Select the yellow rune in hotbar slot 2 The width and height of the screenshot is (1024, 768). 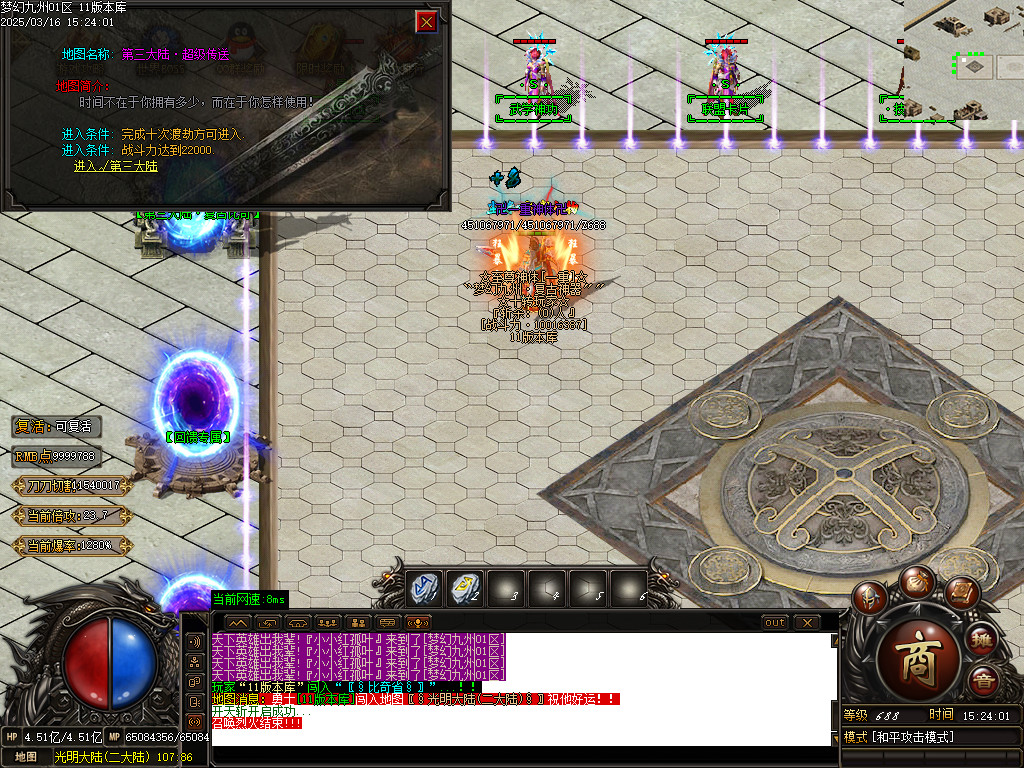[x=464, y=588]
